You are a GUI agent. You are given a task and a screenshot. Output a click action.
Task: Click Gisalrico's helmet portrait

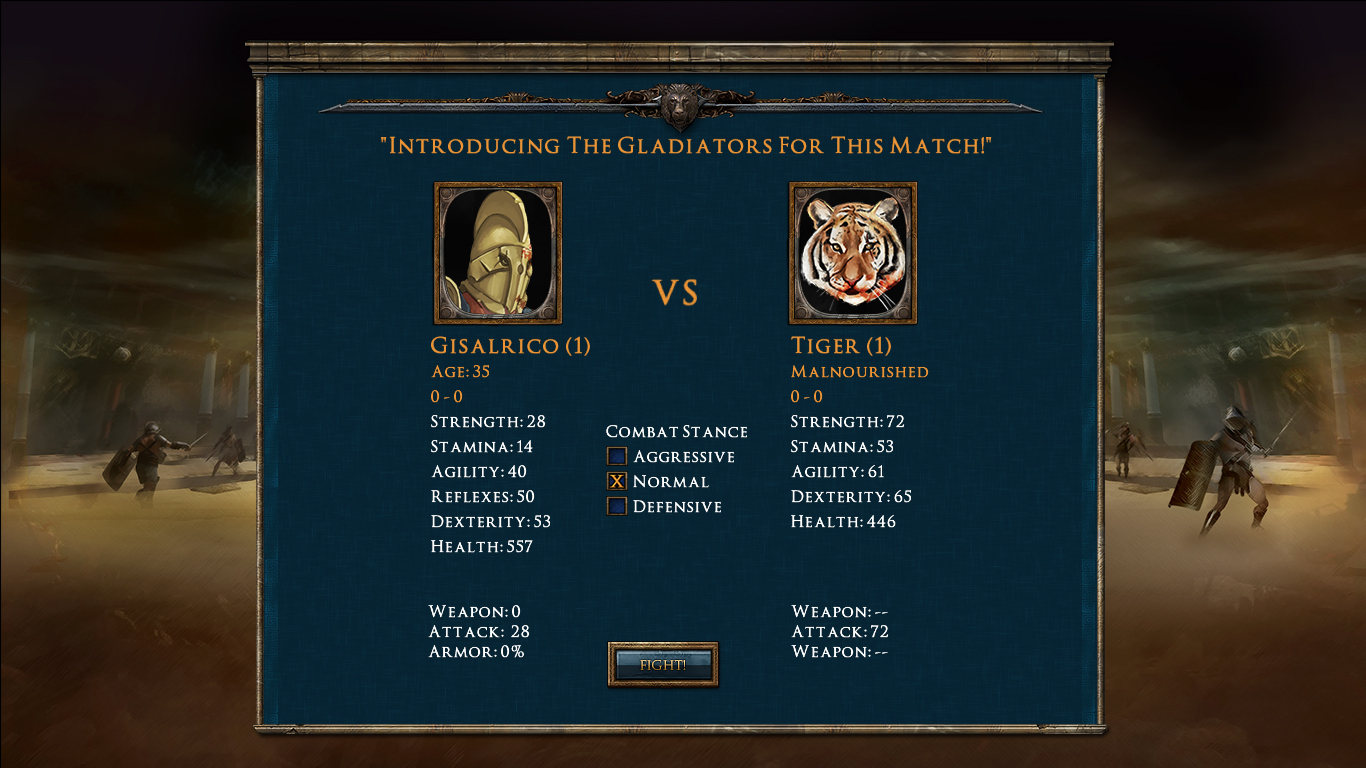497,252
